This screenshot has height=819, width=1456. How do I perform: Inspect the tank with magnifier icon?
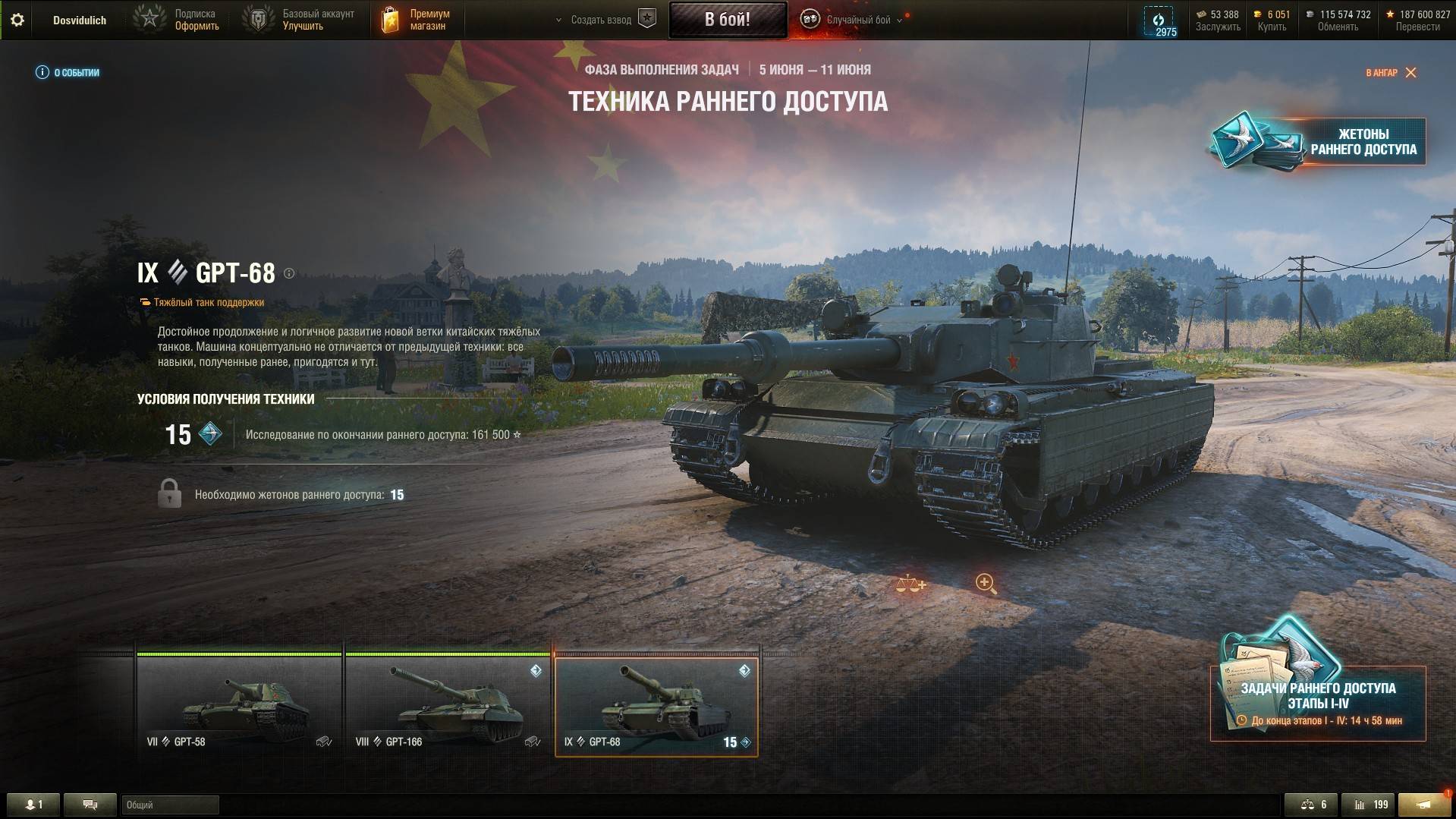(x=986, y=583)
